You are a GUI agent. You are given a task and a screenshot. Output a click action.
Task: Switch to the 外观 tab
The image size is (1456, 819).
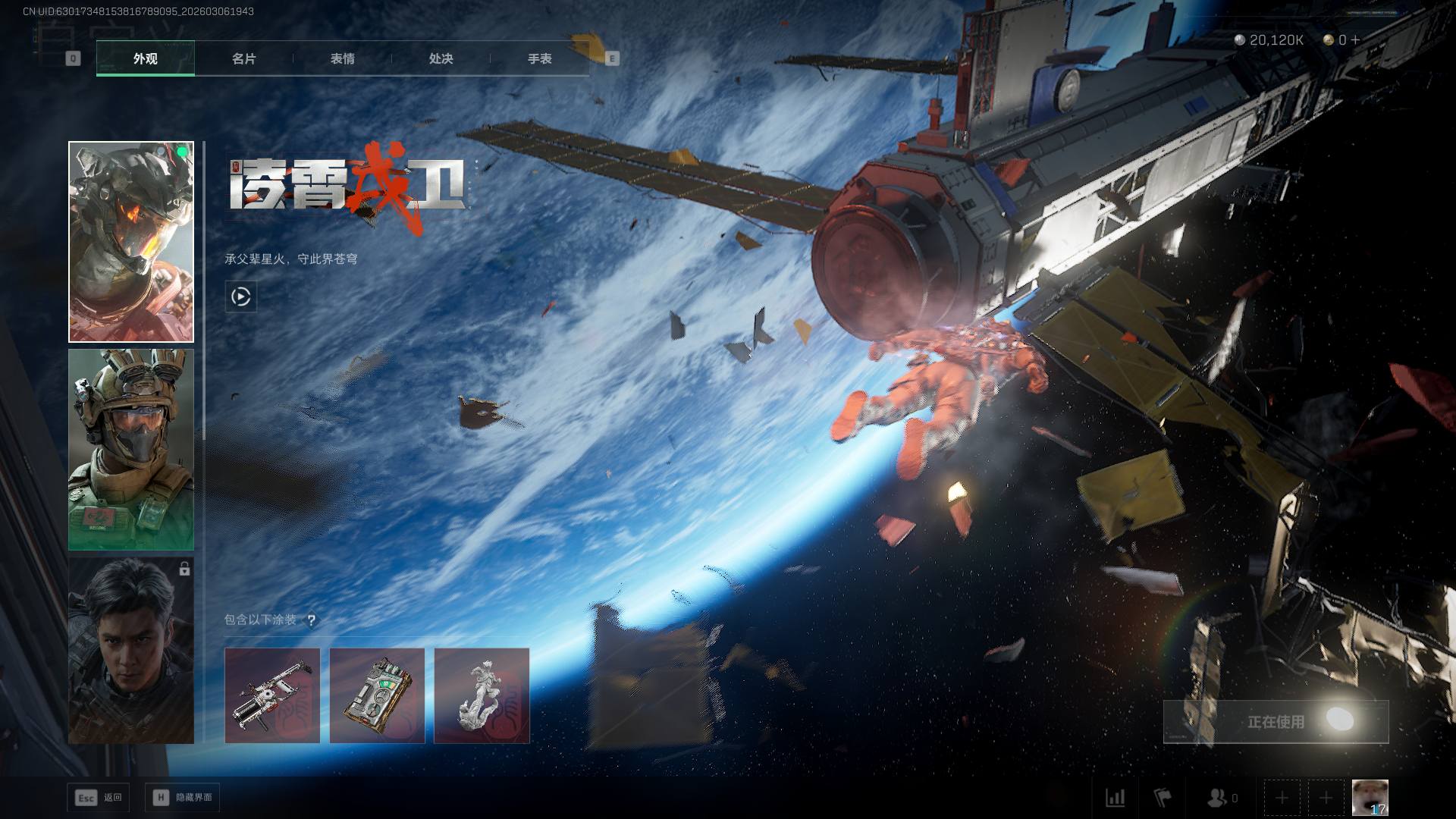(145, 58)
